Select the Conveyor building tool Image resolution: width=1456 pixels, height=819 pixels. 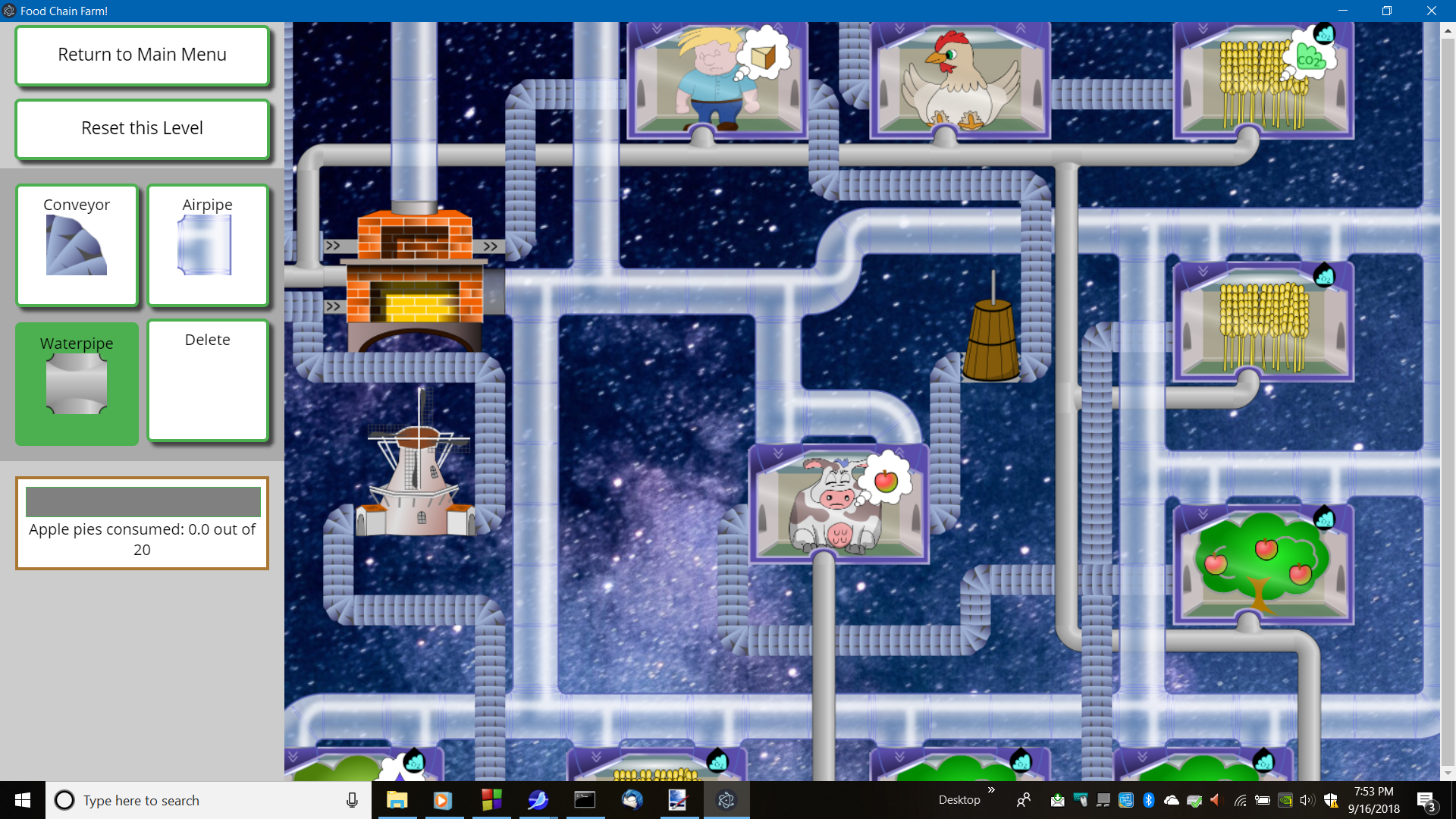pos(77,245)
